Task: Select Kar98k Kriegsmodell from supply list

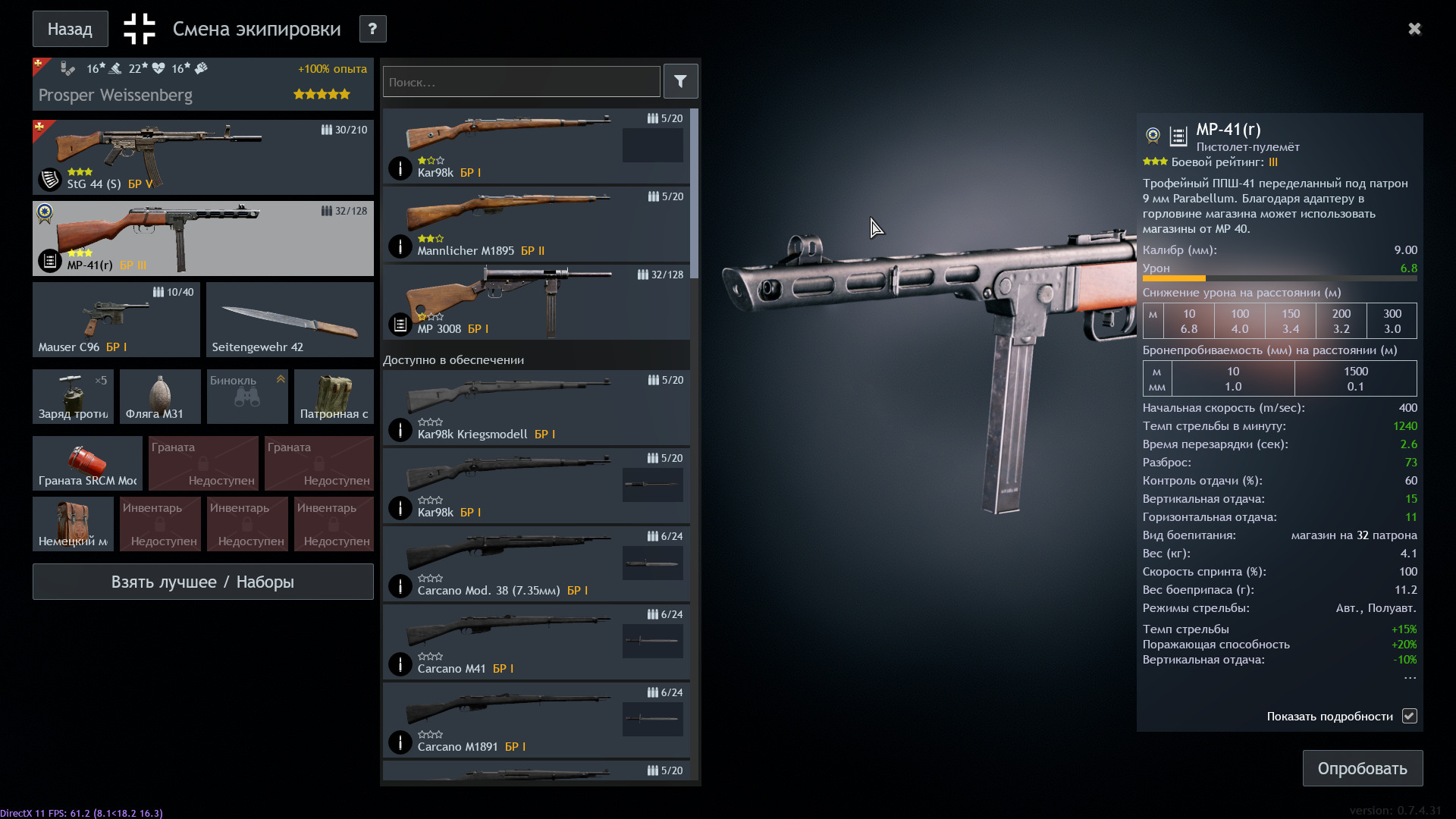Action: (535, 408)
